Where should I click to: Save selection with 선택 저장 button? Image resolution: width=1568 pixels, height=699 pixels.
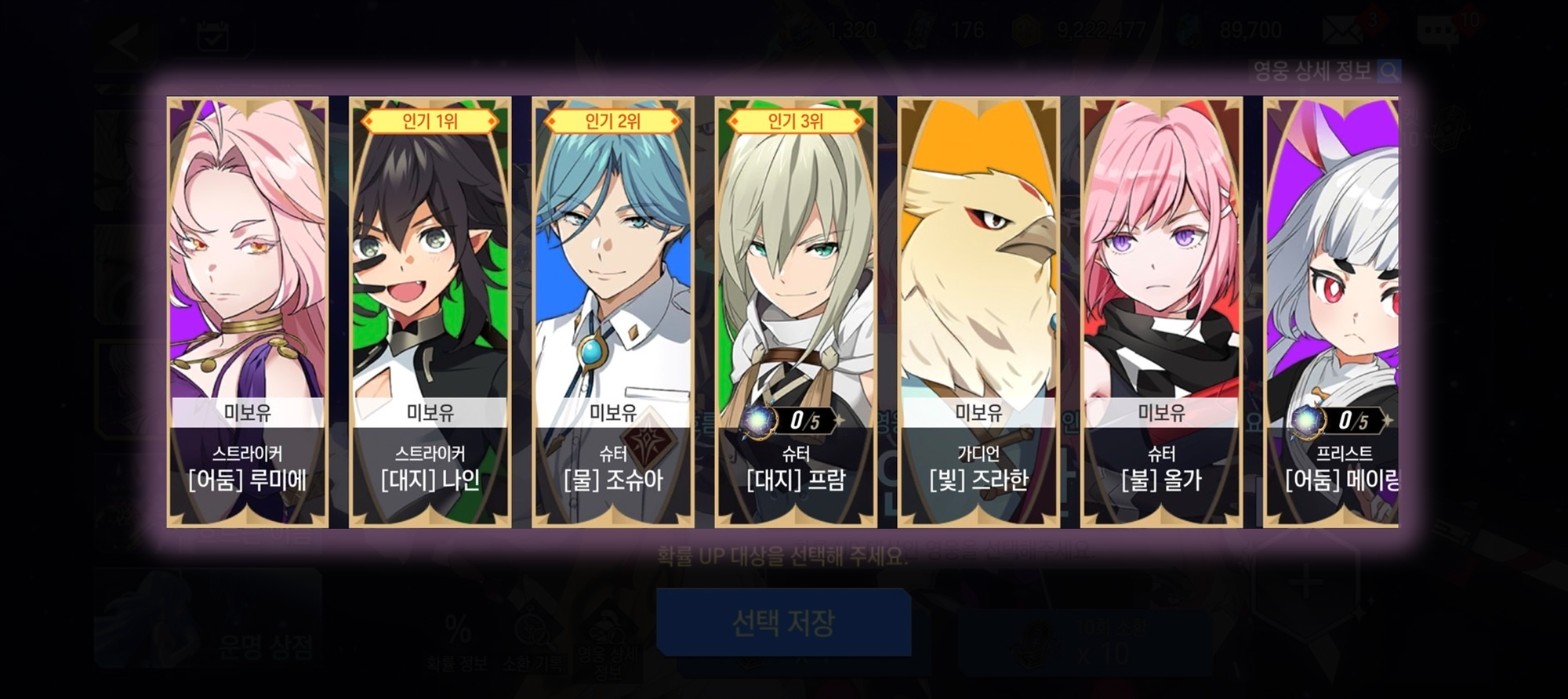click(x=783, y=623)
